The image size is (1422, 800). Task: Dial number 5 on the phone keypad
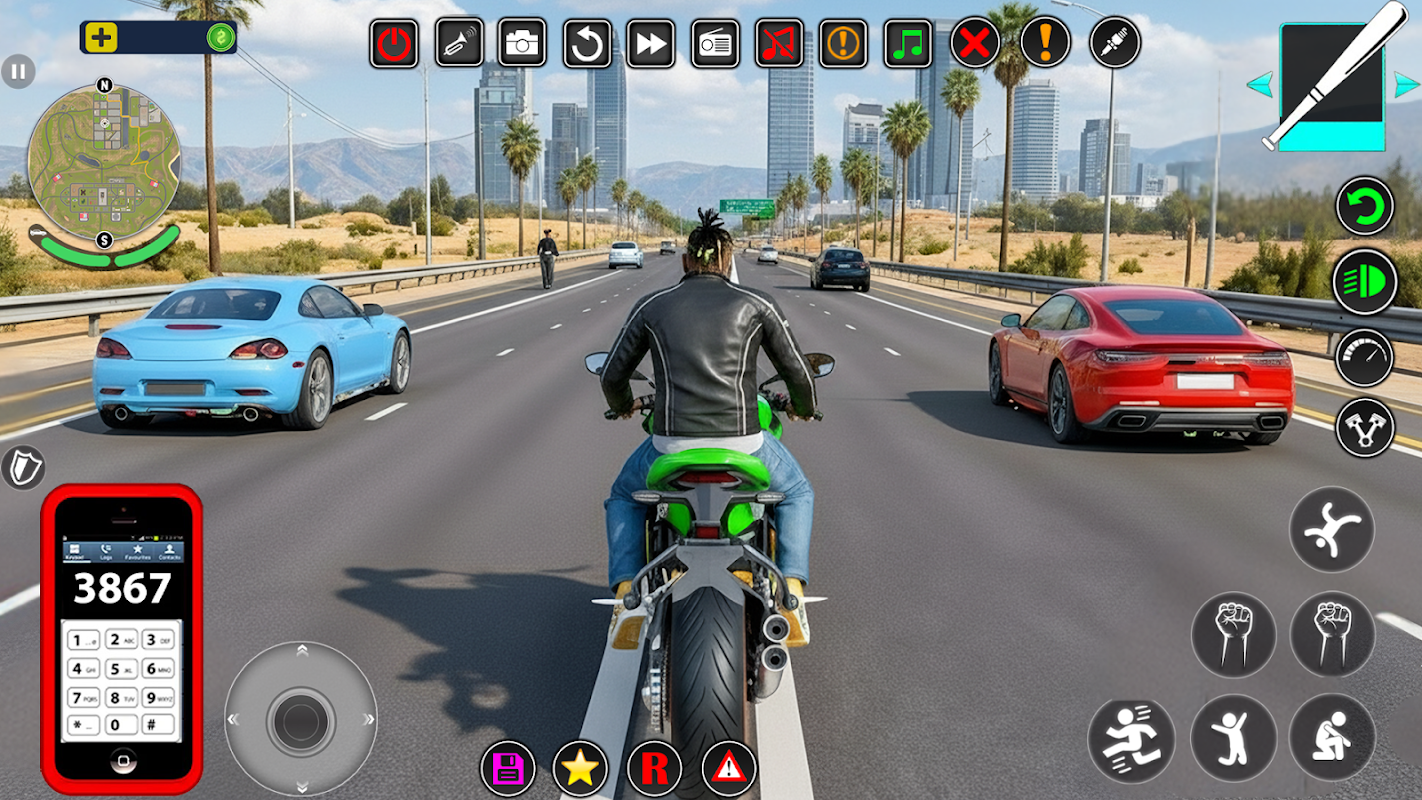122,669
